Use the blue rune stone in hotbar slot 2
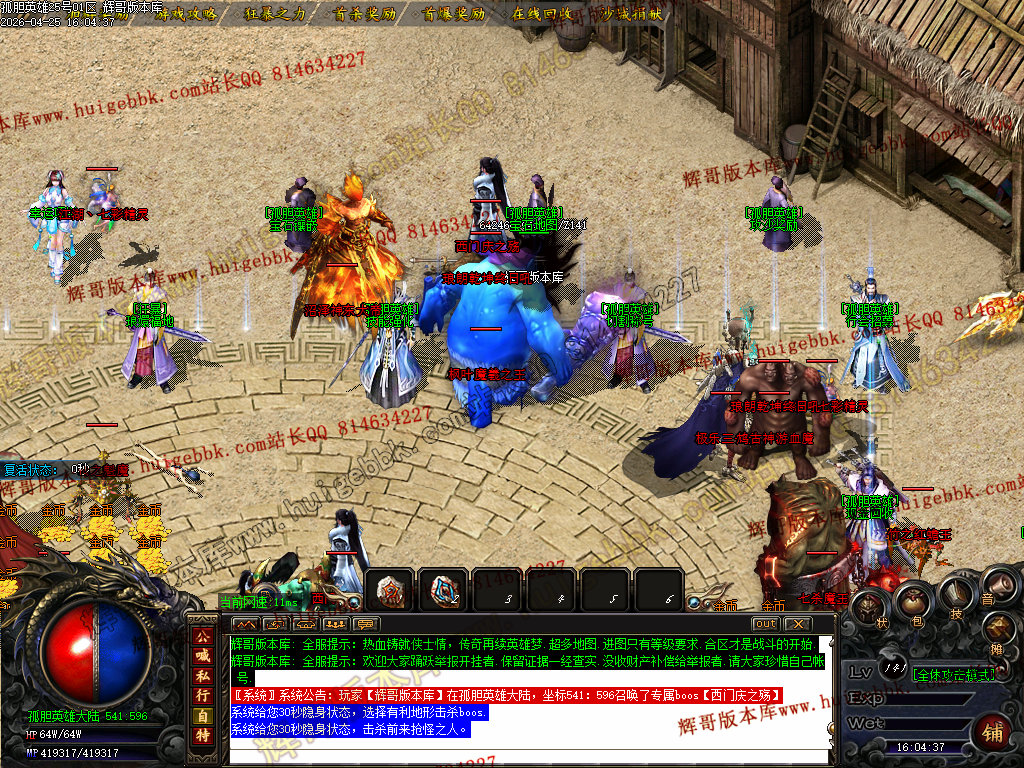 point(443,591)
